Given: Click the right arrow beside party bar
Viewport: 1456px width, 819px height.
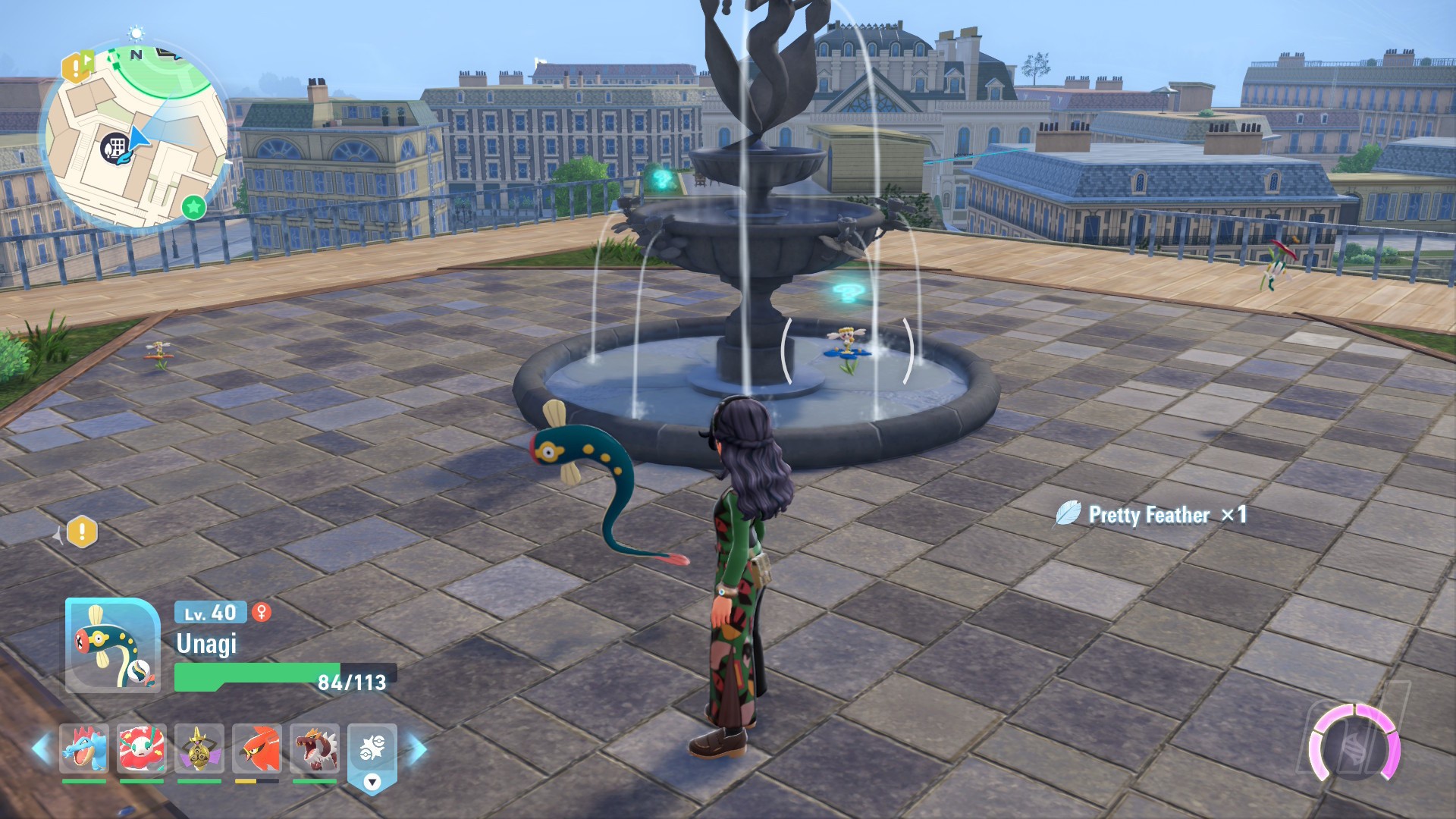Looking at the screenshot, I should (418, 749).
